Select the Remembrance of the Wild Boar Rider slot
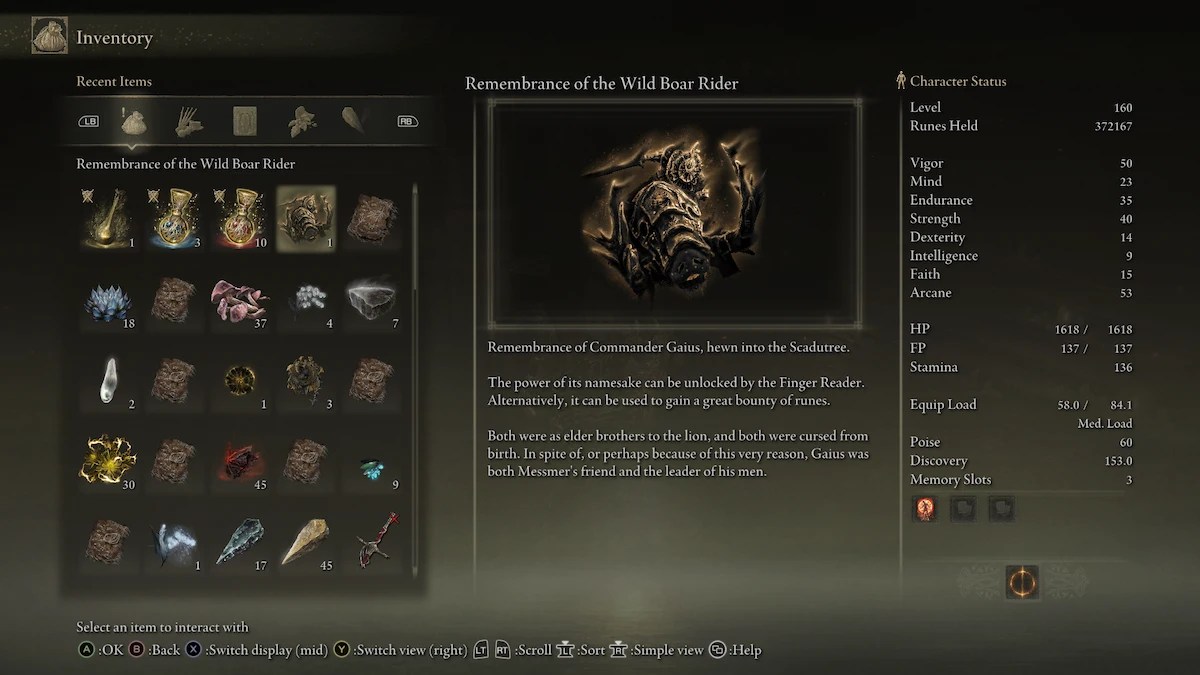Image resolution: width=1200 pixels, height=675 pixels. click(x=305, y=217)
